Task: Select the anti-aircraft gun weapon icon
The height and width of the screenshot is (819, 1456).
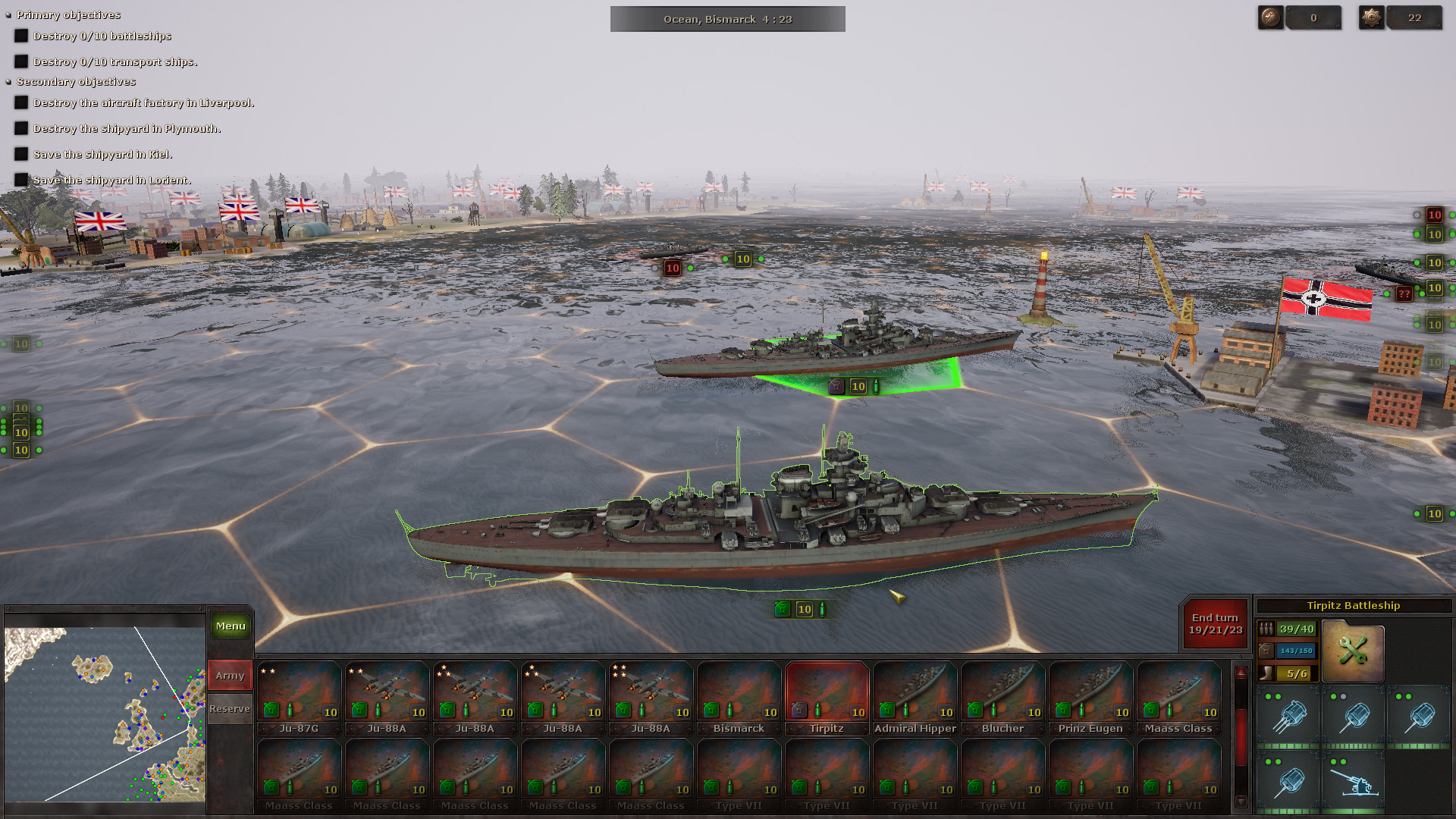Action: pyautogui.click(x=1355, y=781)
